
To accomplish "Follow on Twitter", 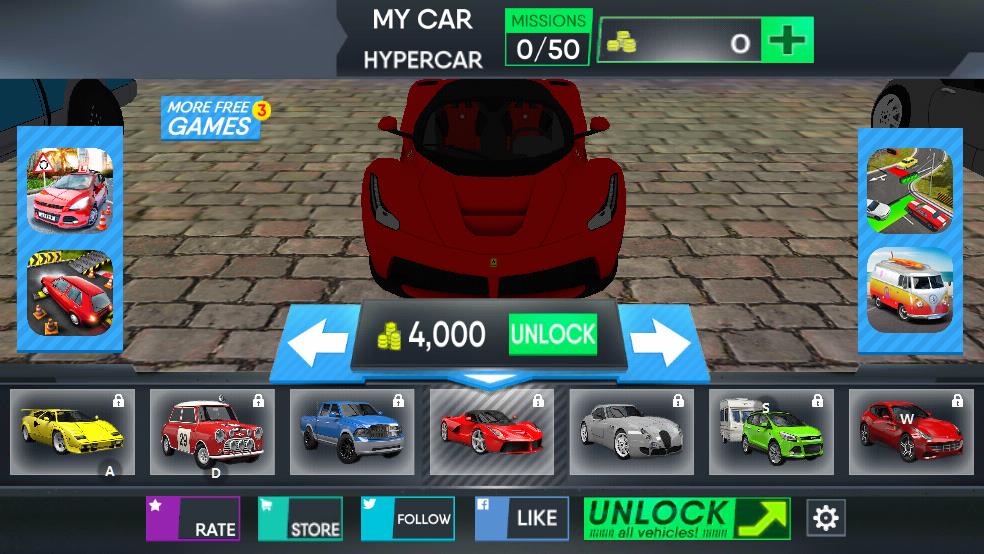I will (x=408, y=519).
